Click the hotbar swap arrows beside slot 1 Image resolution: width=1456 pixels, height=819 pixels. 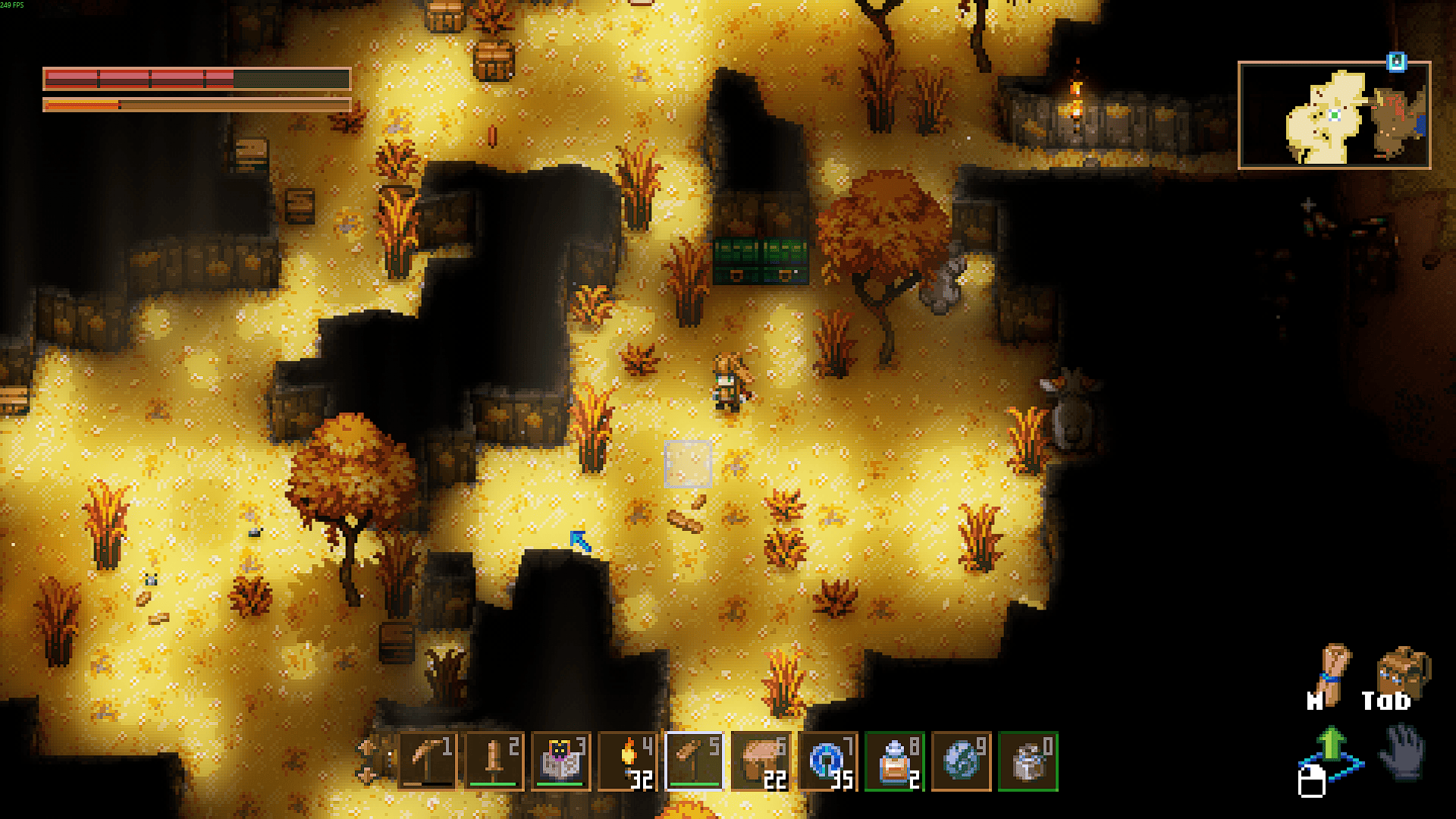tap(367, 761)
